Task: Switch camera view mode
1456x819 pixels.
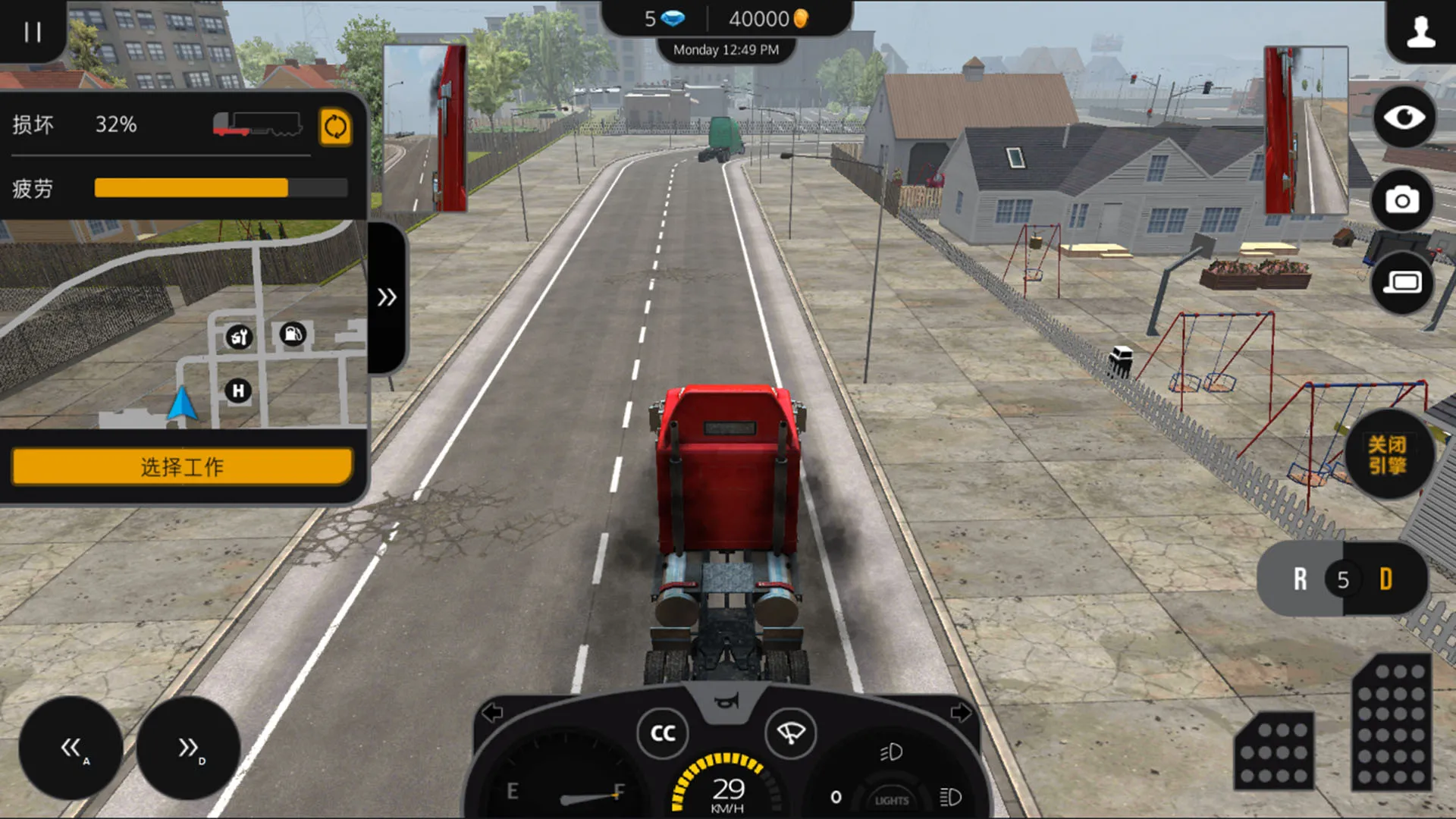Action: tap(1402, 283)
